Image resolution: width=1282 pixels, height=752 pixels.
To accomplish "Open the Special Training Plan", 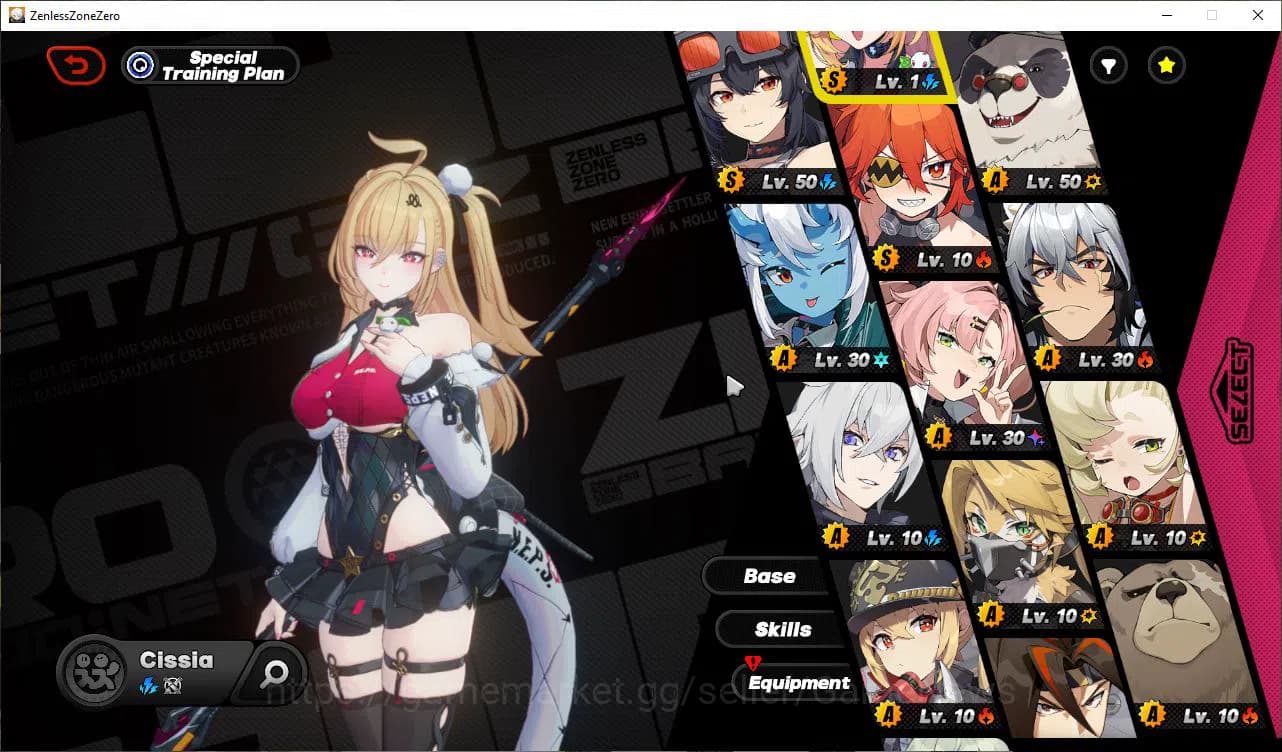I will point(209,65).
